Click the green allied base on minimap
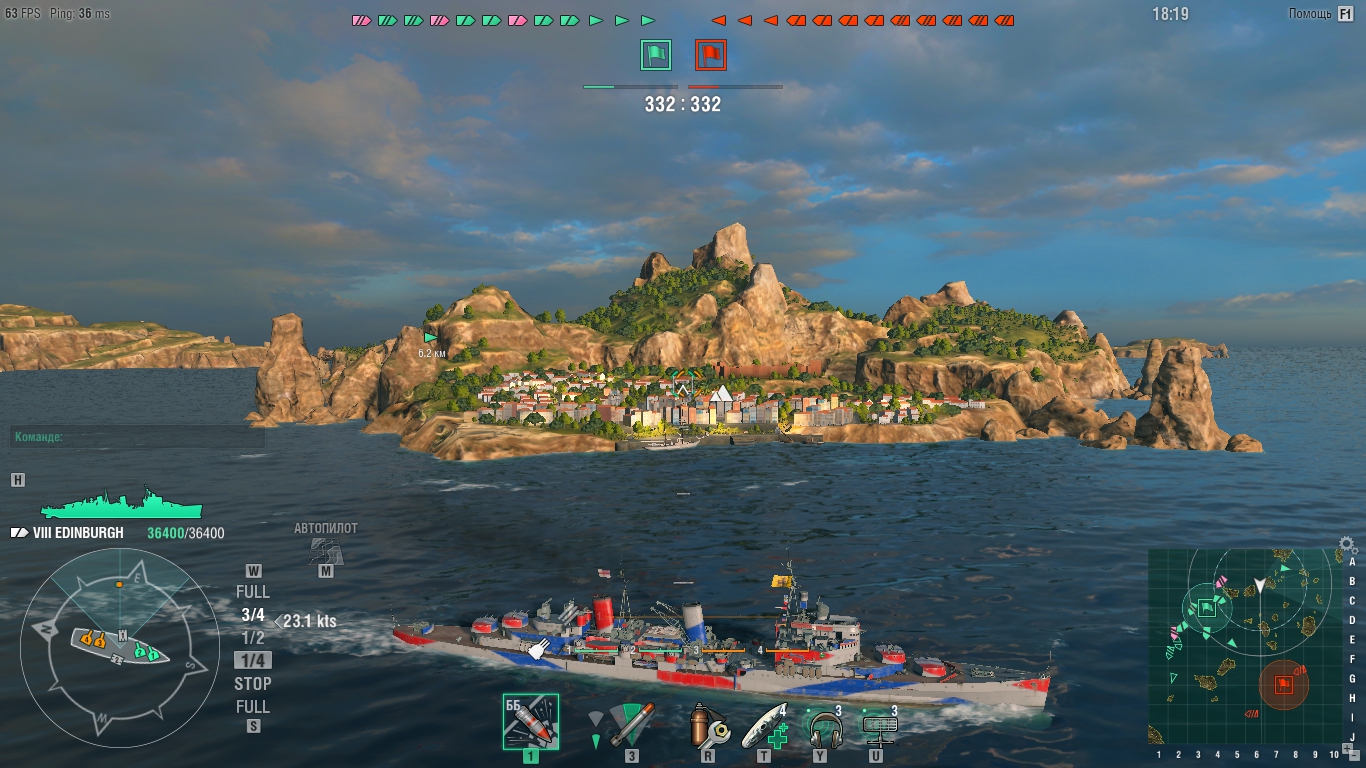Viewport: 1366px width, 768px height. tap(1207, 606)
